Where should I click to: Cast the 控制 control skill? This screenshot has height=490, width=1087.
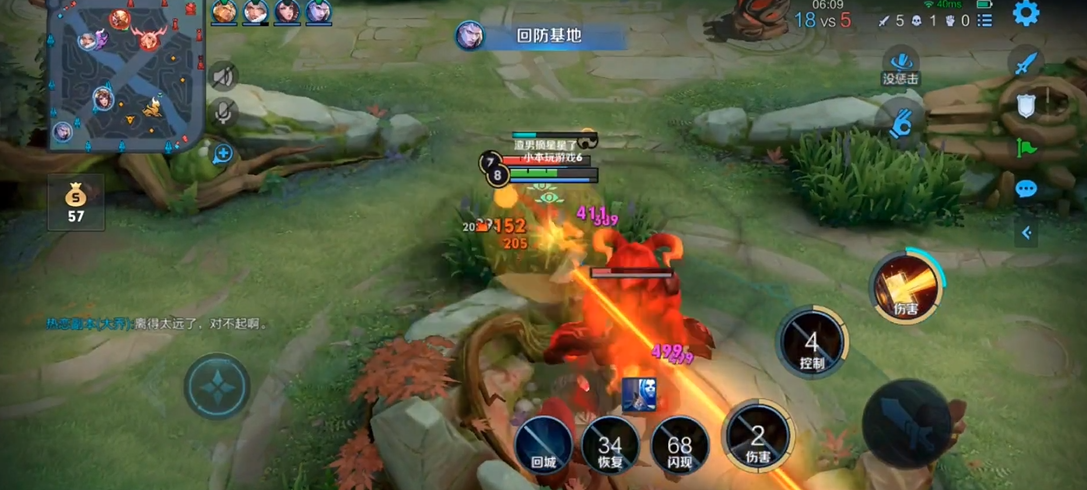pos(811,343)
